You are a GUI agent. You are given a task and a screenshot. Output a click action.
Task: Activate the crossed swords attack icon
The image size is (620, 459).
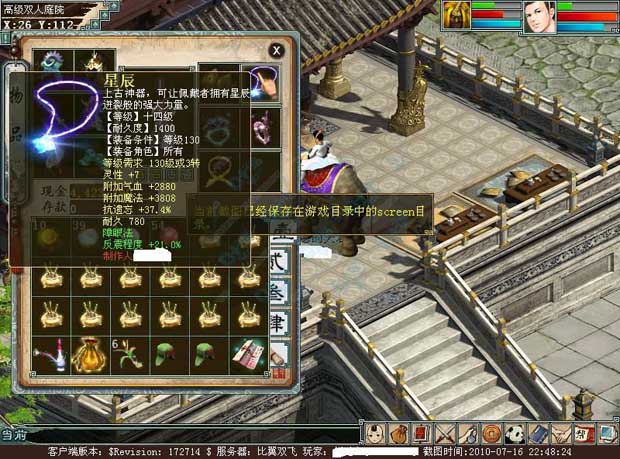point(444,434)
